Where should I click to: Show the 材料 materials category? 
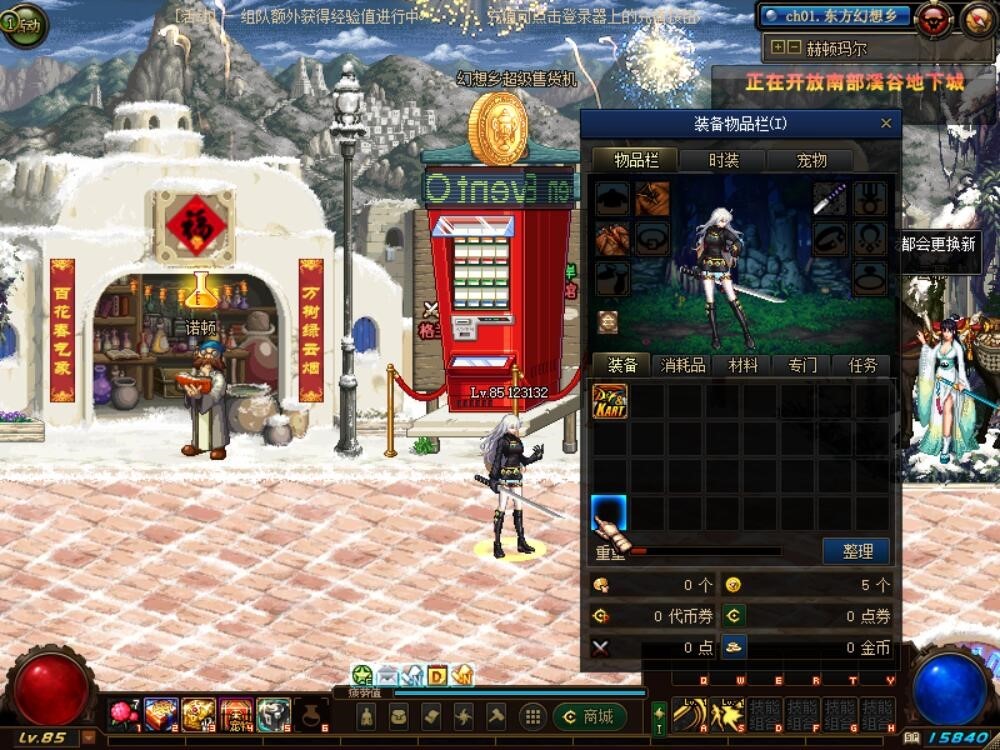[x=743, y=366]
